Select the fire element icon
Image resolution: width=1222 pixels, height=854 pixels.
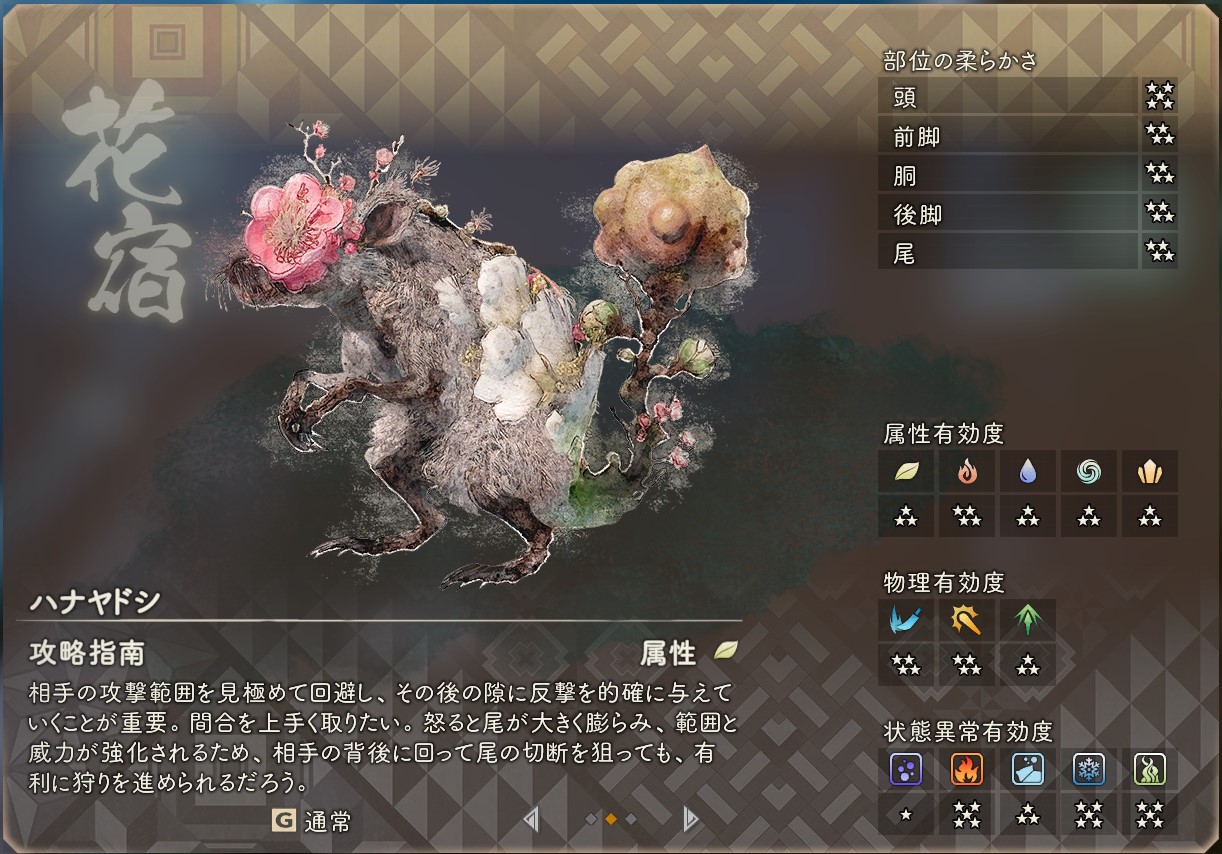coord(967,471)
